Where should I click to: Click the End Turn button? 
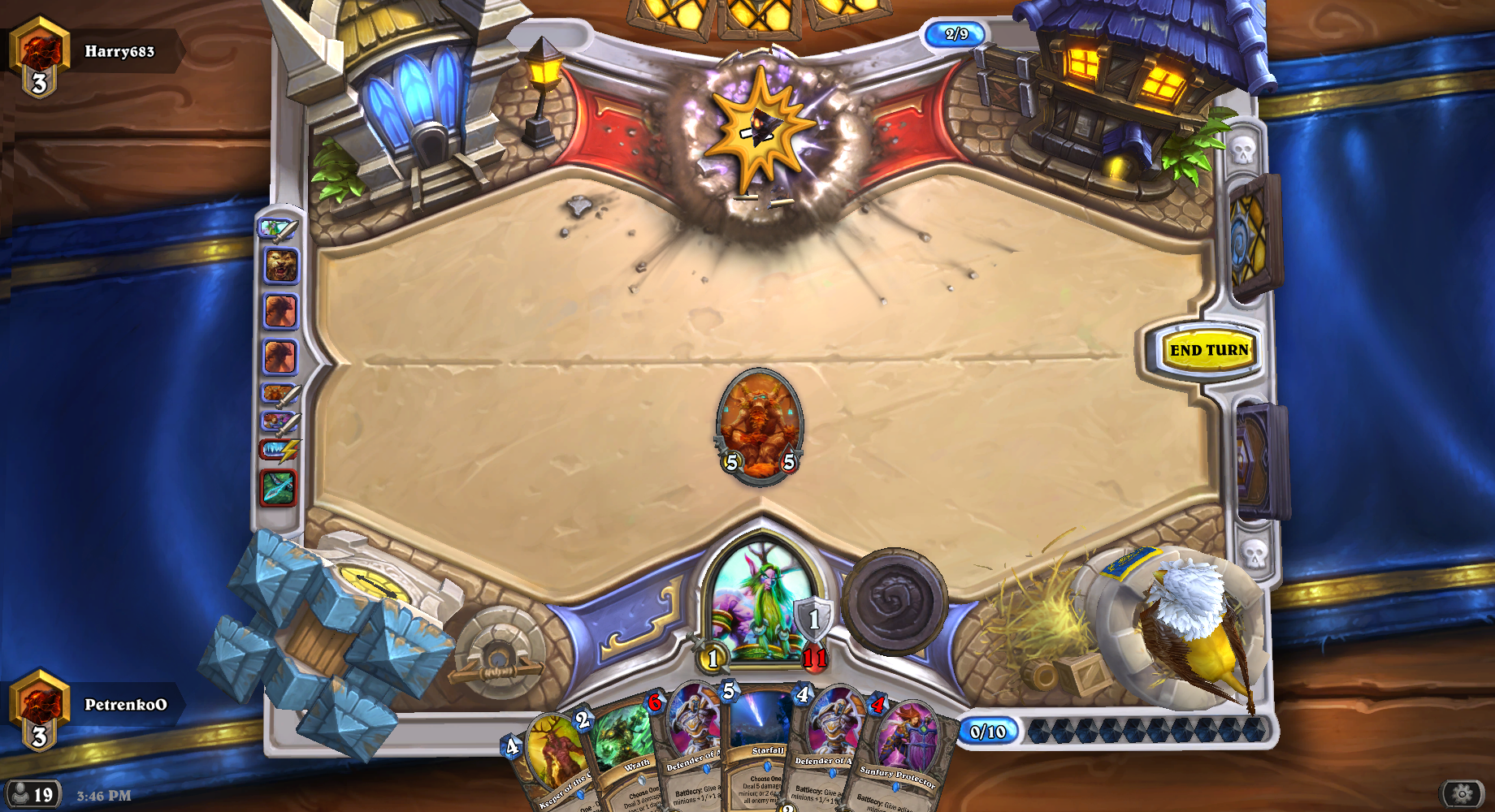point(1208,350)
